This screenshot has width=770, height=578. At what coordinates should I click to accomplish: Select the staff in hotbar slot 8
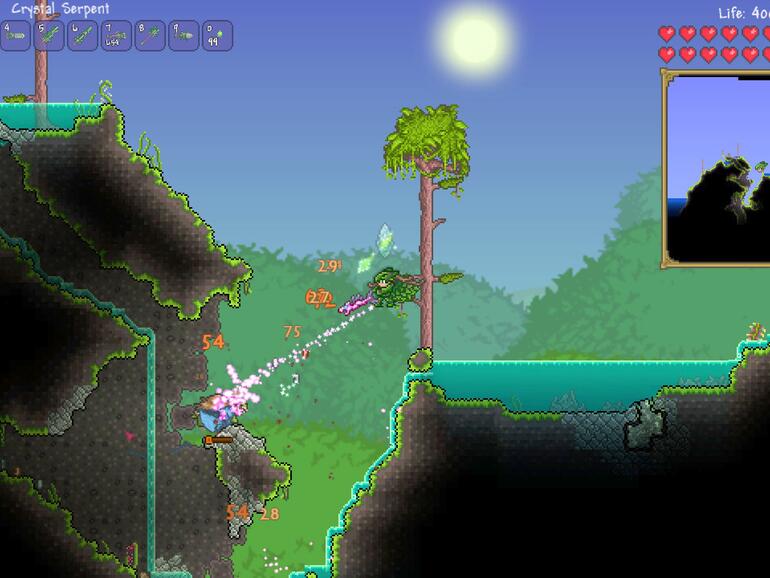[x=150, y=36]
